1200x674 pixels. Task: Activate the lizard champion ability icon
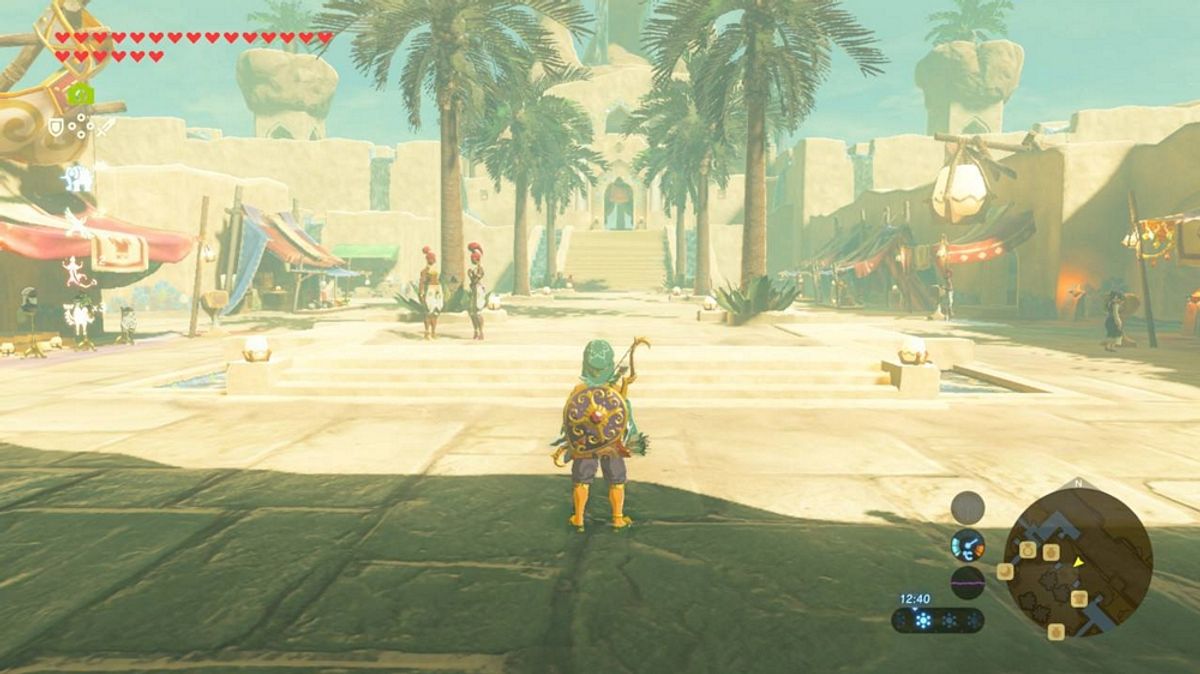tap(77, 270)
